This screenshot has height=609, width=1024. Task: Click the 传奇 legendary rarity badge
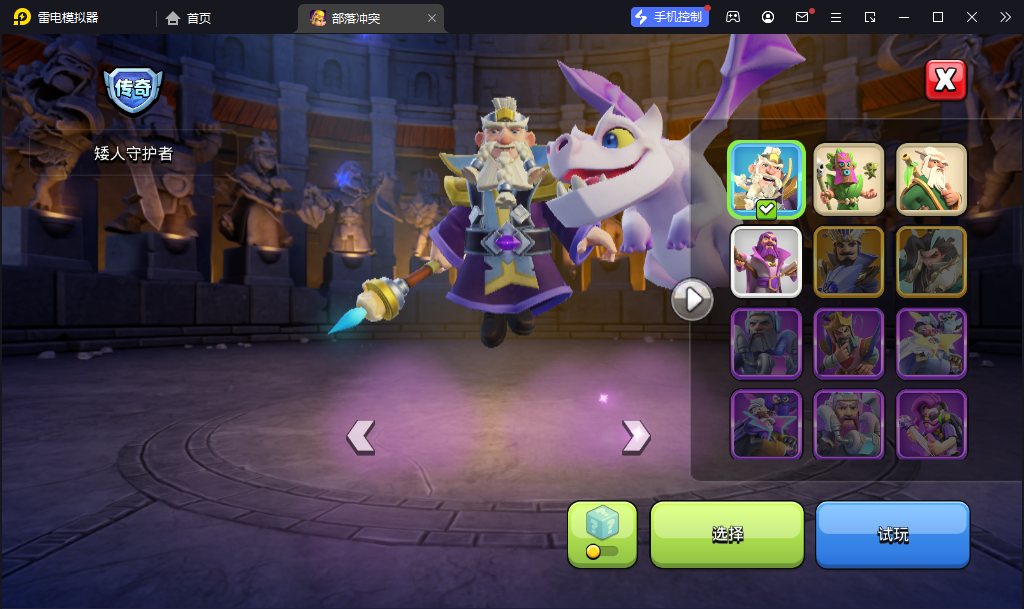tap(133, 89)
